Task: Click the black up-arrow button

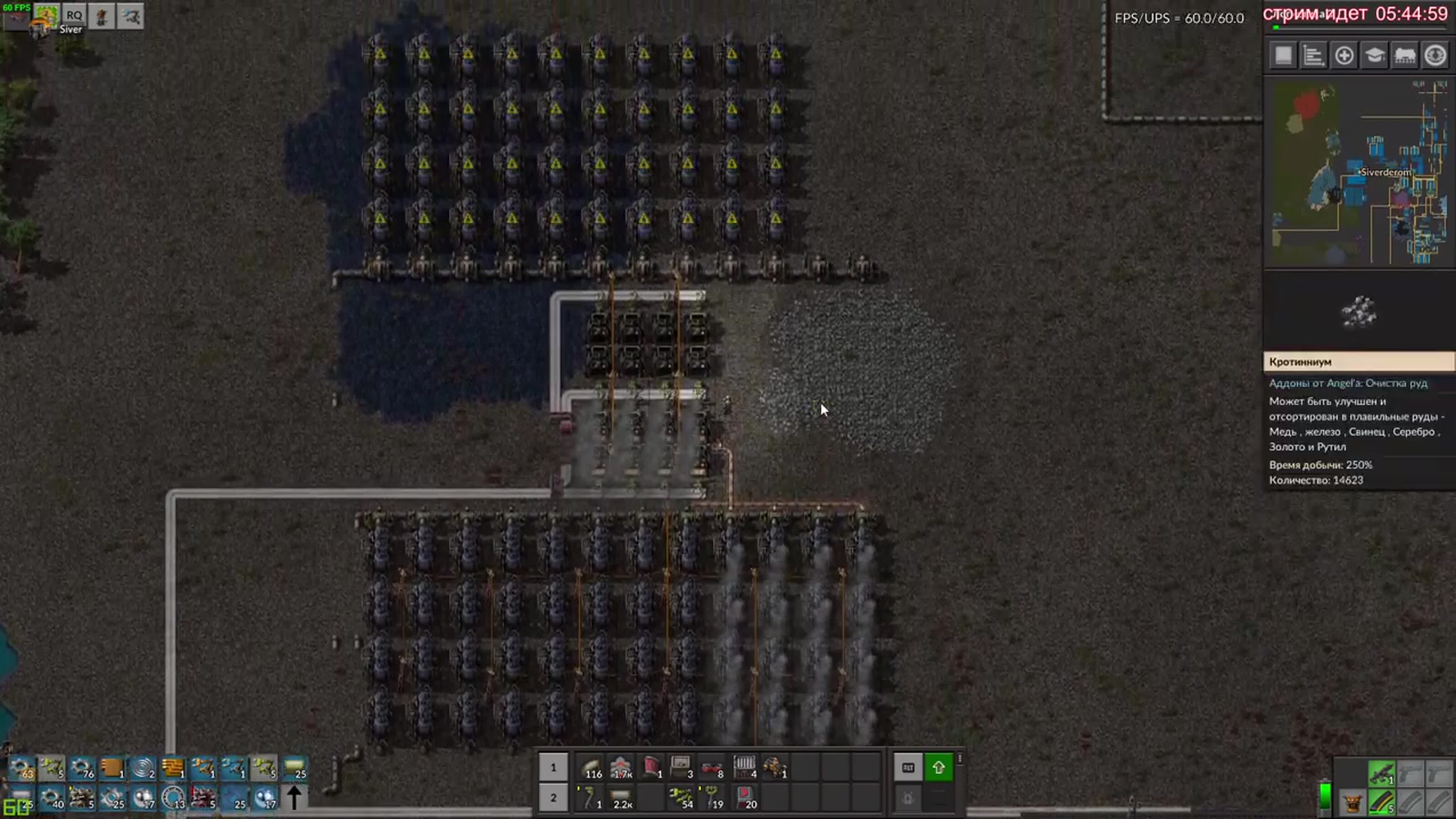Action: tap(294, 798)
